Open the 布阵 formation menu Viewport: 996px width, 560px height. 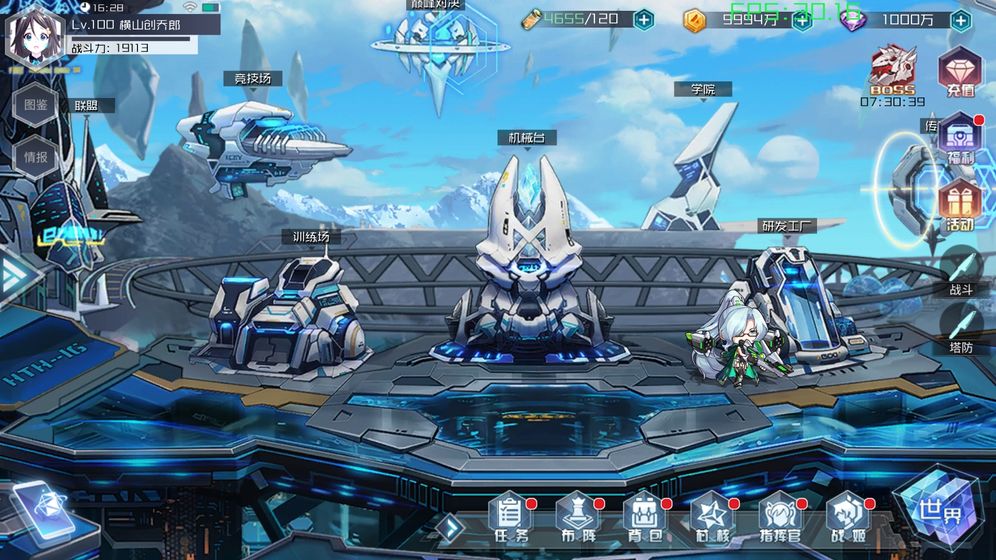click(576, 516)
